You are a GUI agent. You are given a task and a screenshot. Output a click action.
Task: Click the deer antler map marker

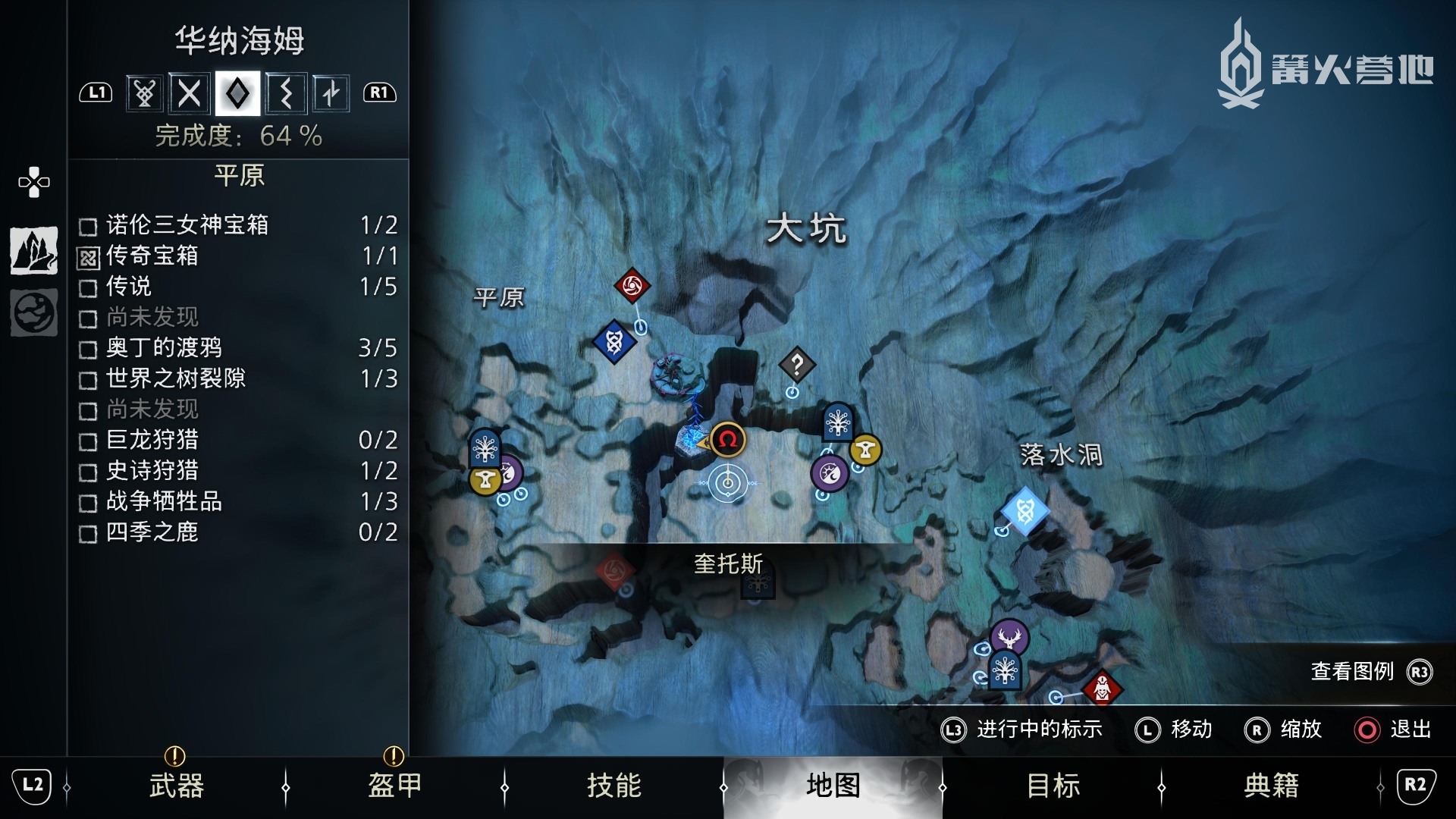coord(1009,636)
